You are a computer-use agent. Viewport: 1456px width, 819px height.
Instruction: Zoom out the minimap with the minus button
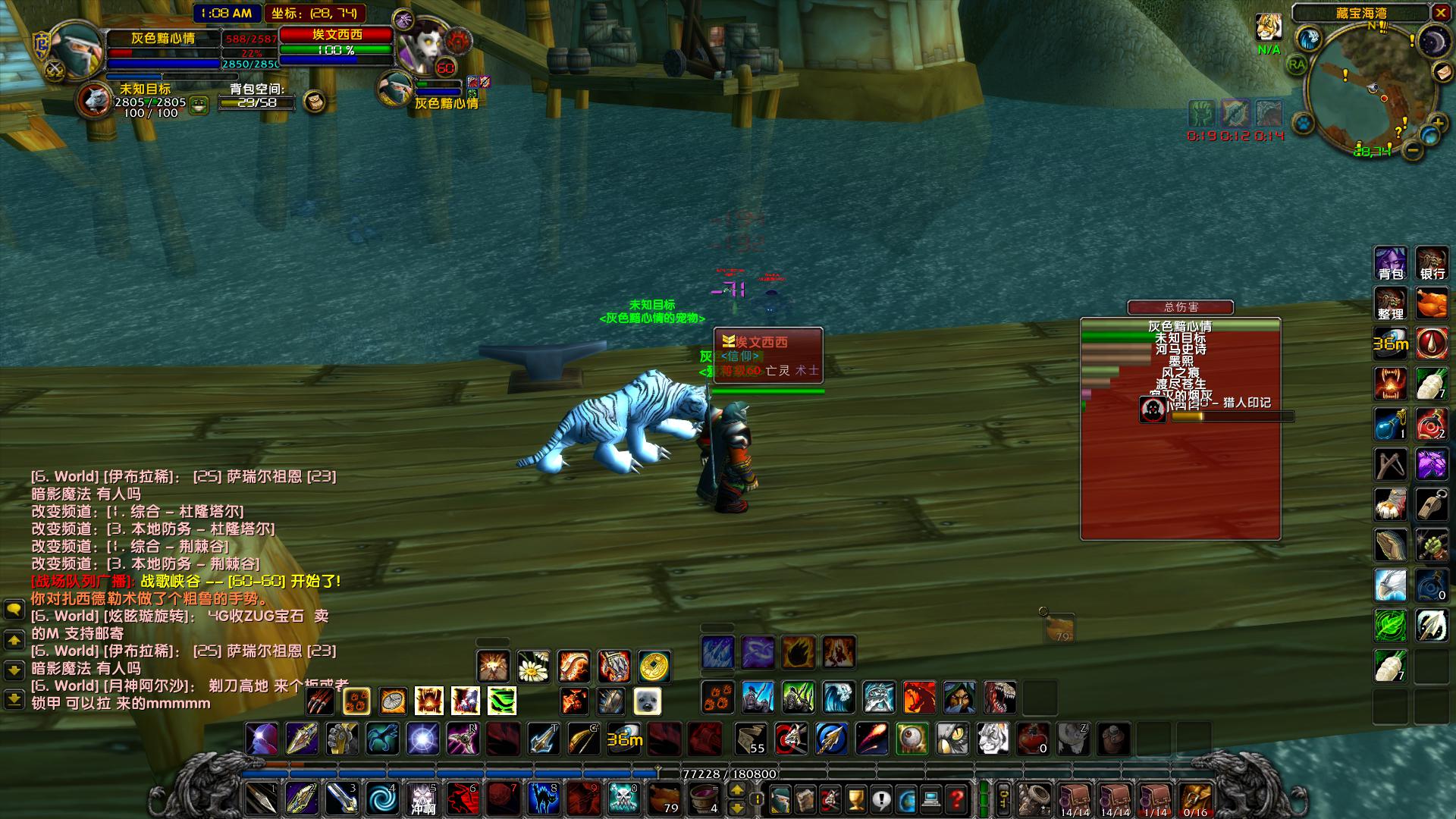click(x=1413, y=150)
